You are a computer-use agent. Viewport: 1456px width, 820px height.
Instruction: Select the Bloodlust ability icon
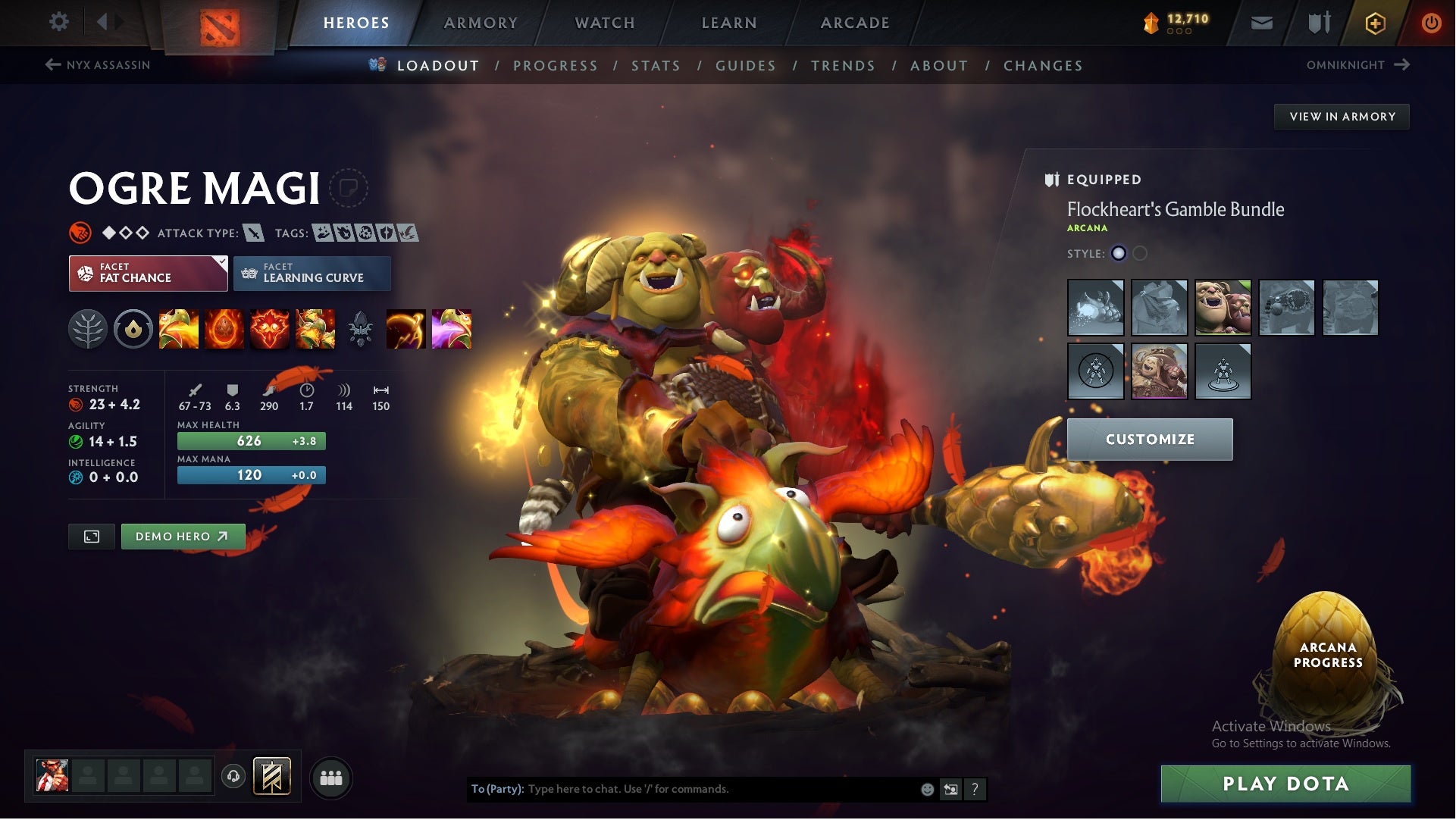coord(270,329)
